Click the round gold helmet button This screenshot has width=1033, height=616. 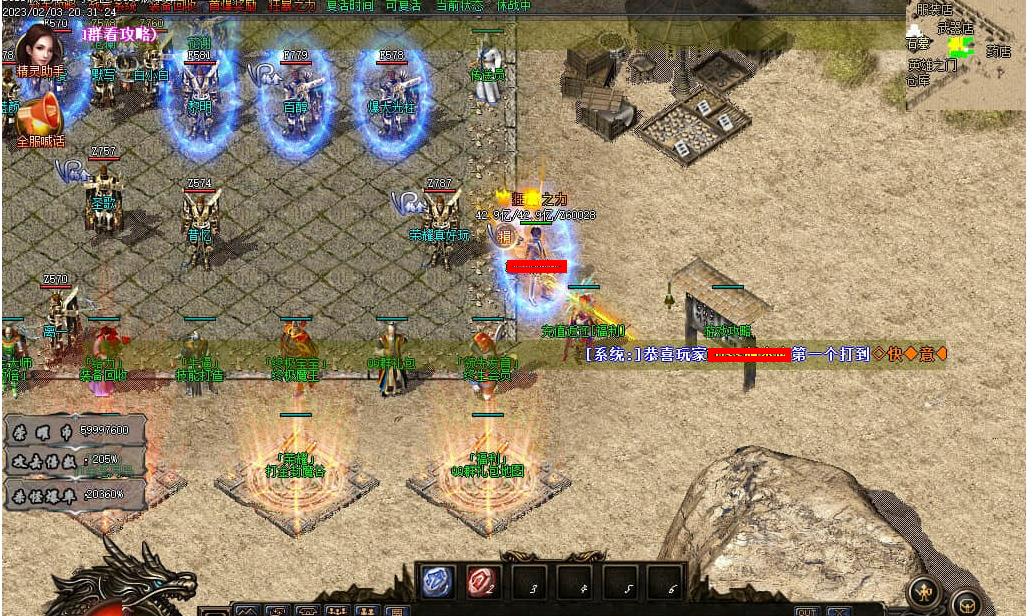[x=966, y=604]
